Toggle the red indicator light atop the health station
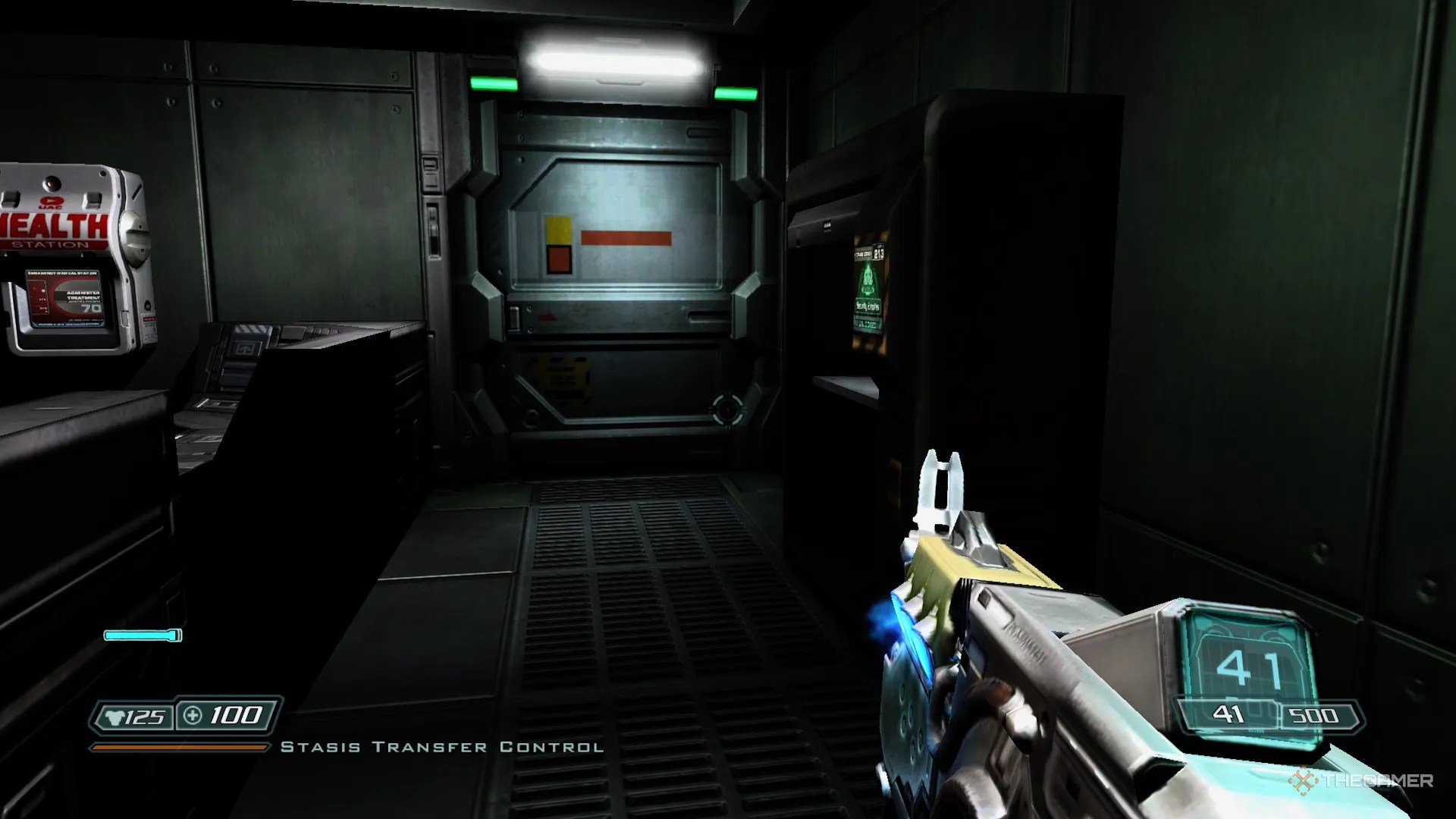This screenshot has height=819, width=1456. pos(51,184)
